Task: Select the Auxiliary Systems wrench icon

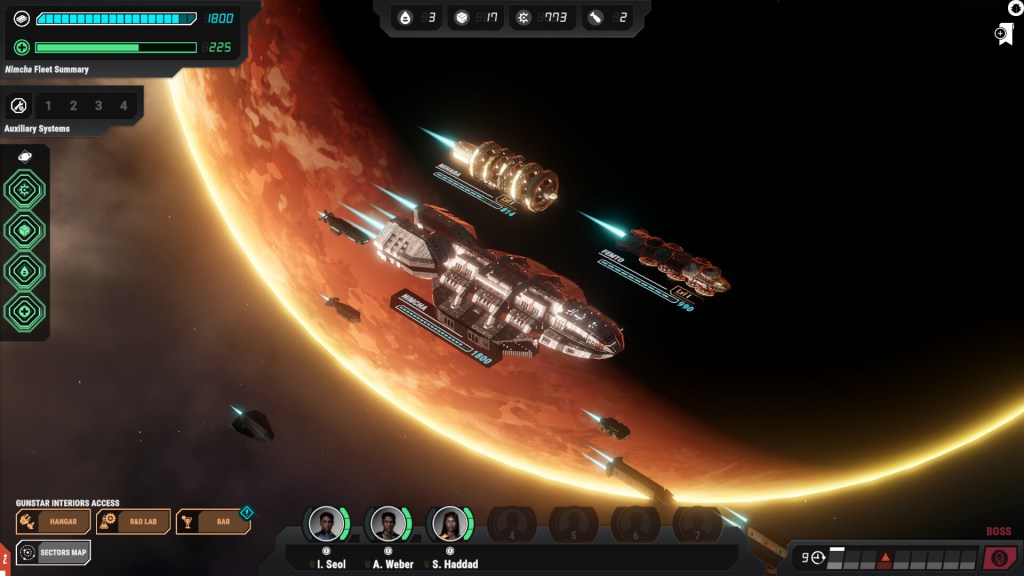Action: (x=18, y=105)
